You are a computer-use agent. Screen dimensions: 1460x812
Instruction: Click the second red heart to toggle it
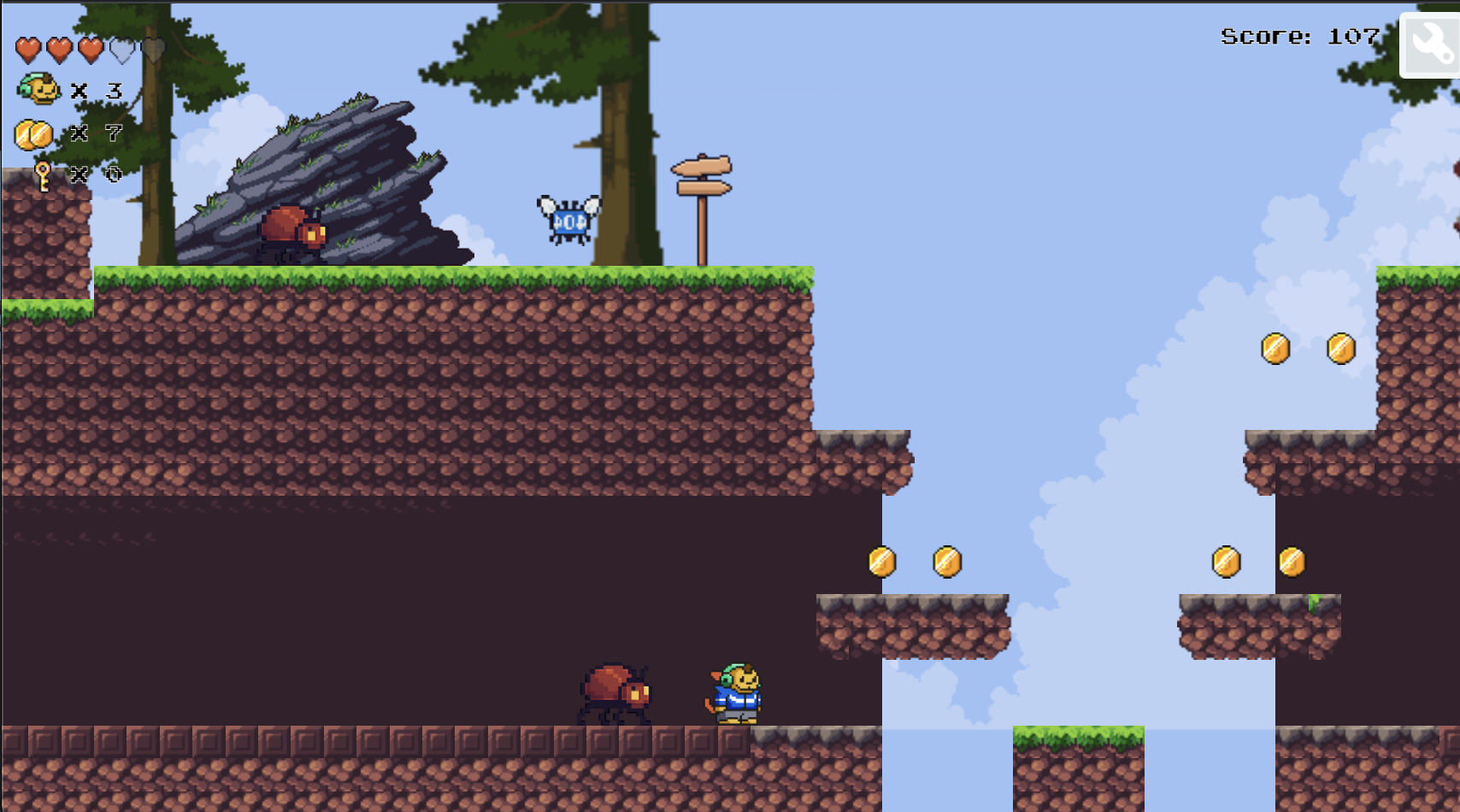pos(58,49)
